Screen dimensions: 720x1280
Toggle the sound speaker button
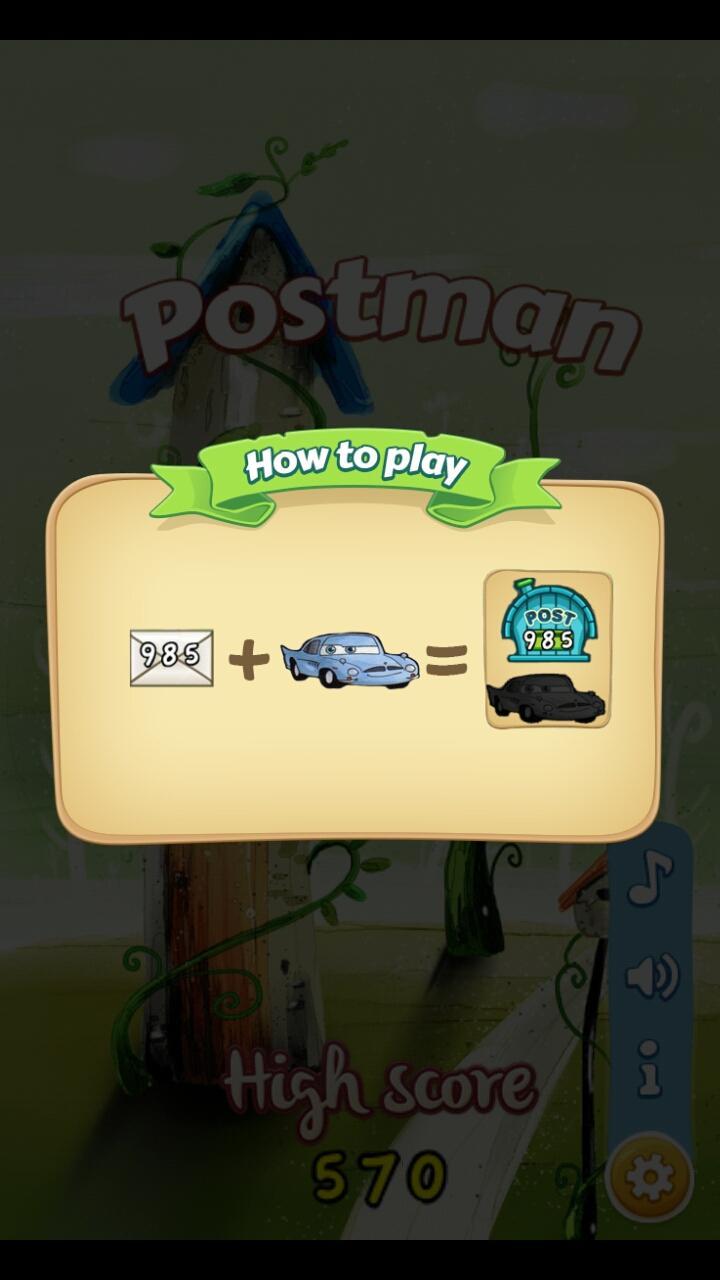point(651,976)
